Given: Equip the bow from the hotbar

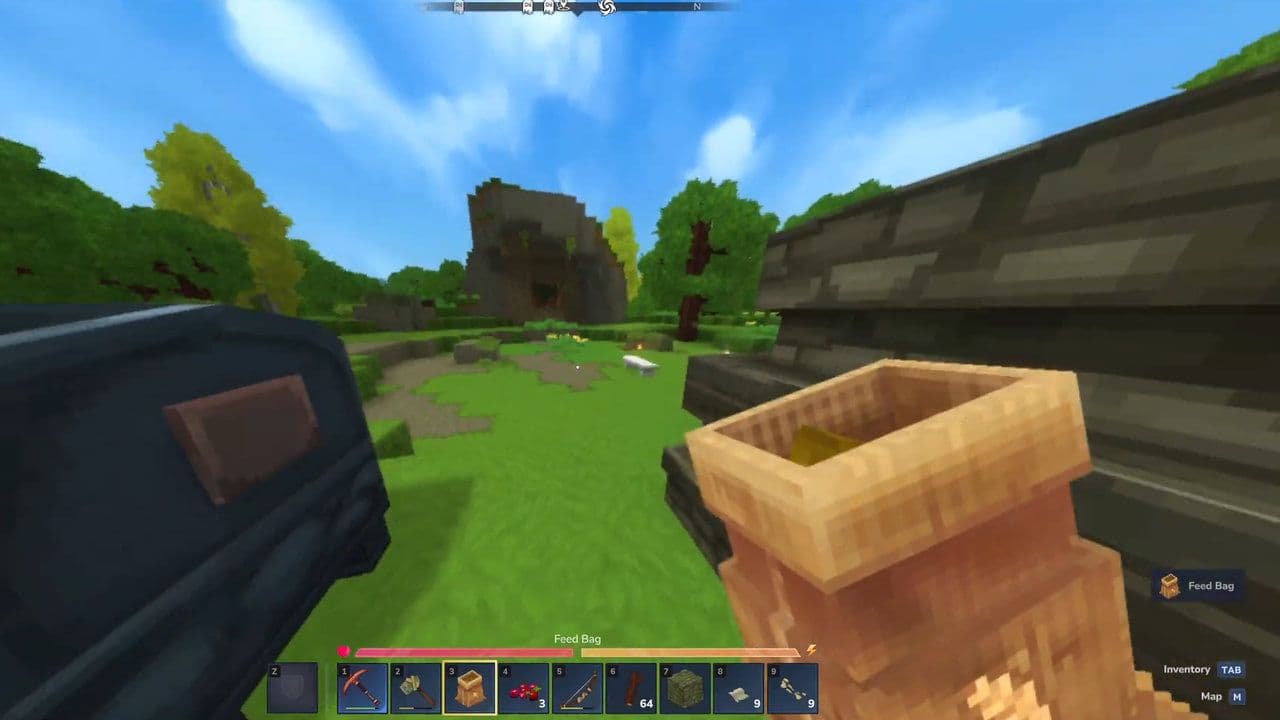Looking at the screenshot, I should click(578, 688).
